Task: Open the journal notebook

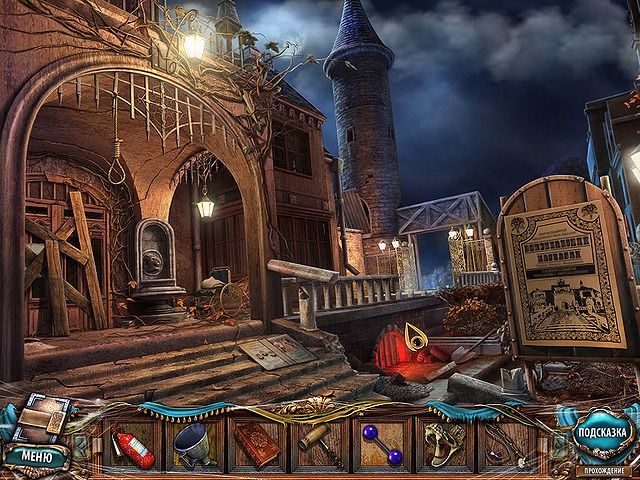Action: 41,418
